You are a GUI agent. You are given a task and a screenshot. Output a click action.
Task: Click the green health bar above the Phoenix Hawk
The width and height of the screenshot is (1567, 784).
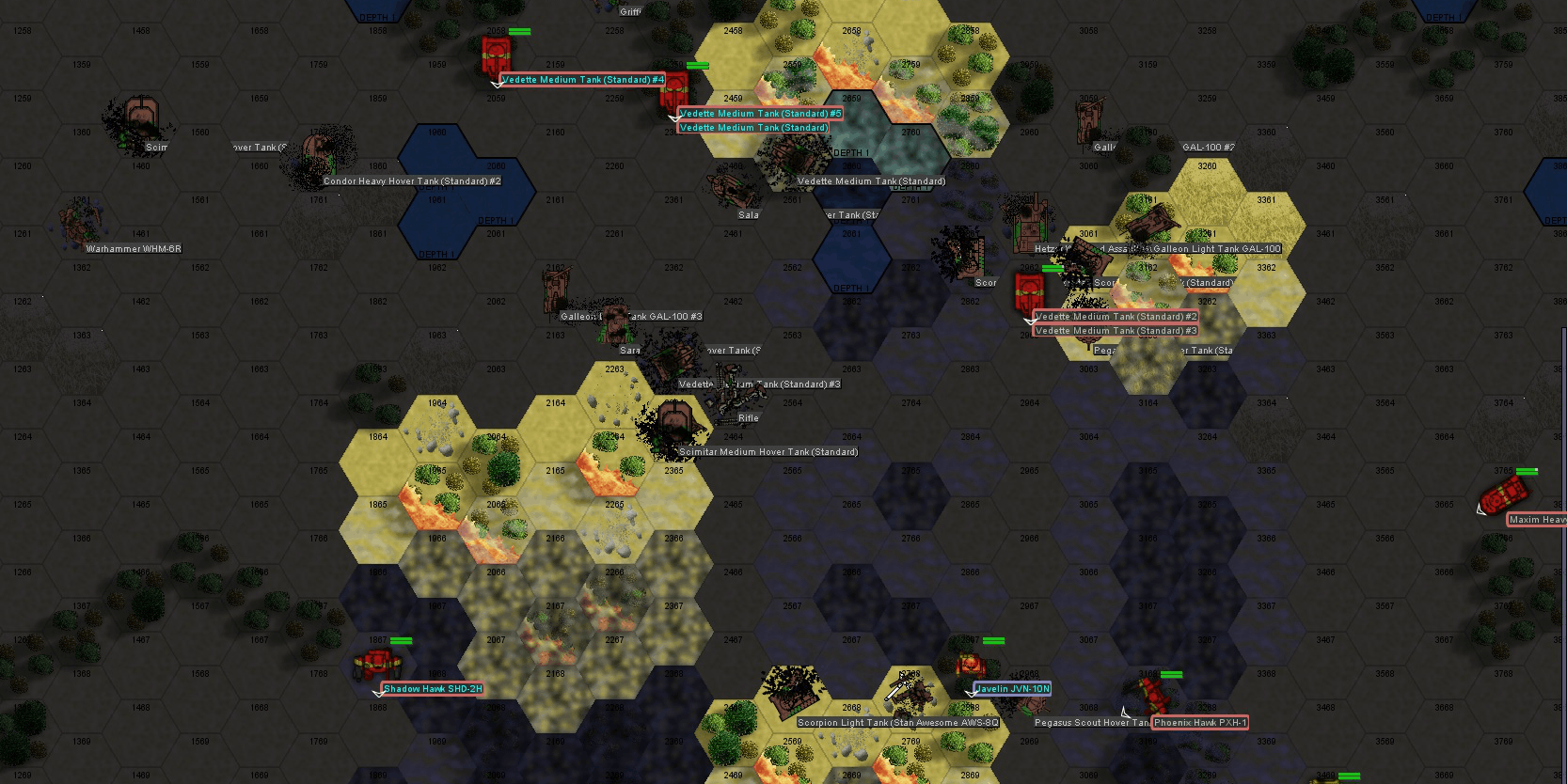1170,674
